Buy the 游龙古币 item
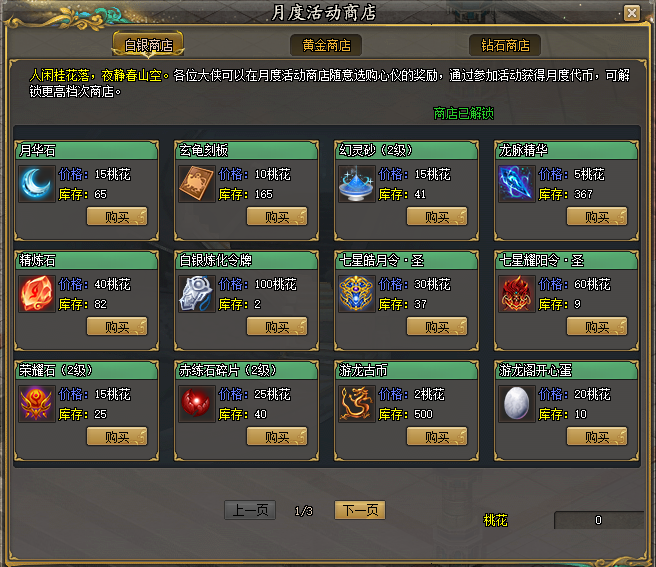The image size is (656, 567). 437,437
